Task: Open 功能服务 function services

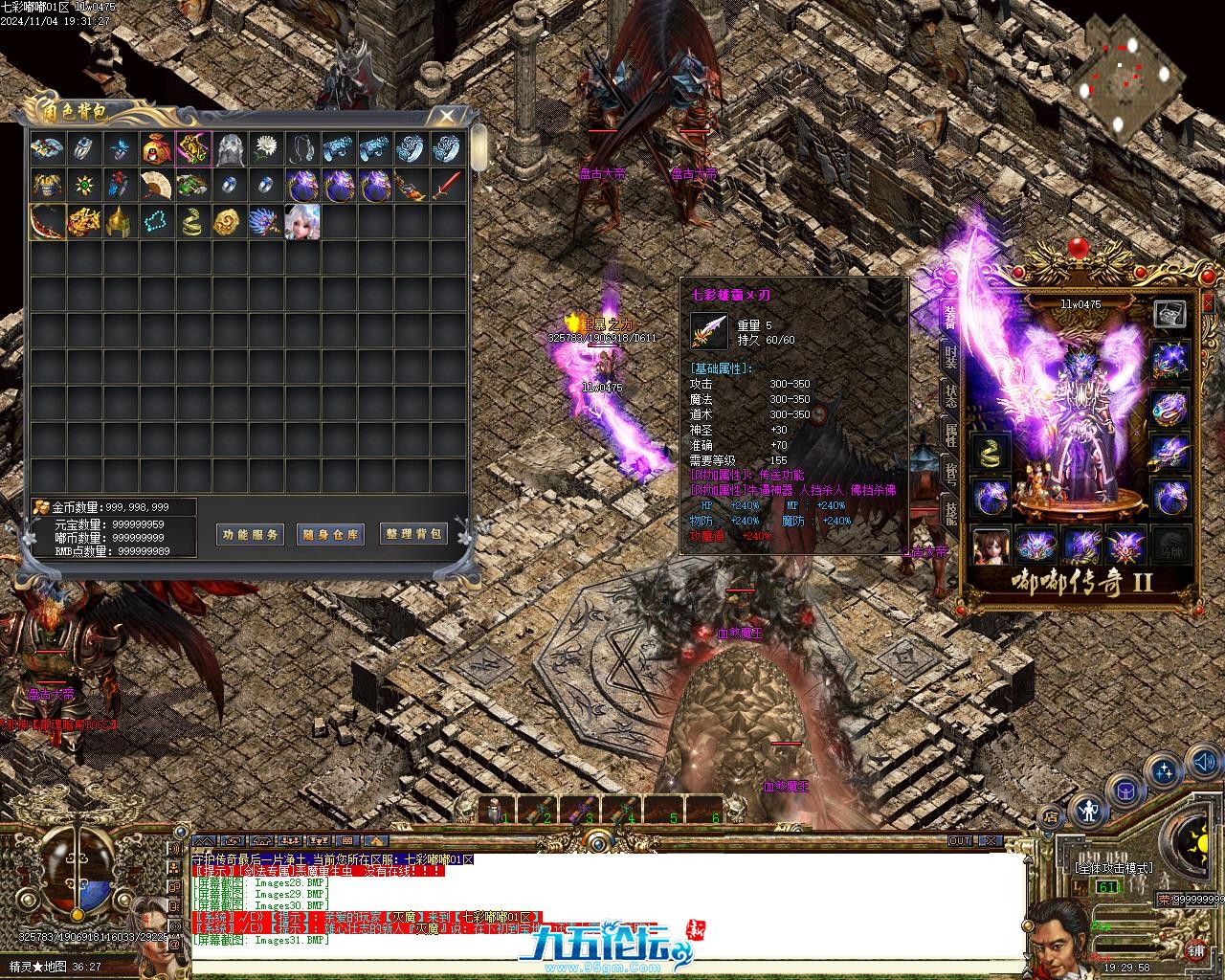Action: [x=250, y=535]
